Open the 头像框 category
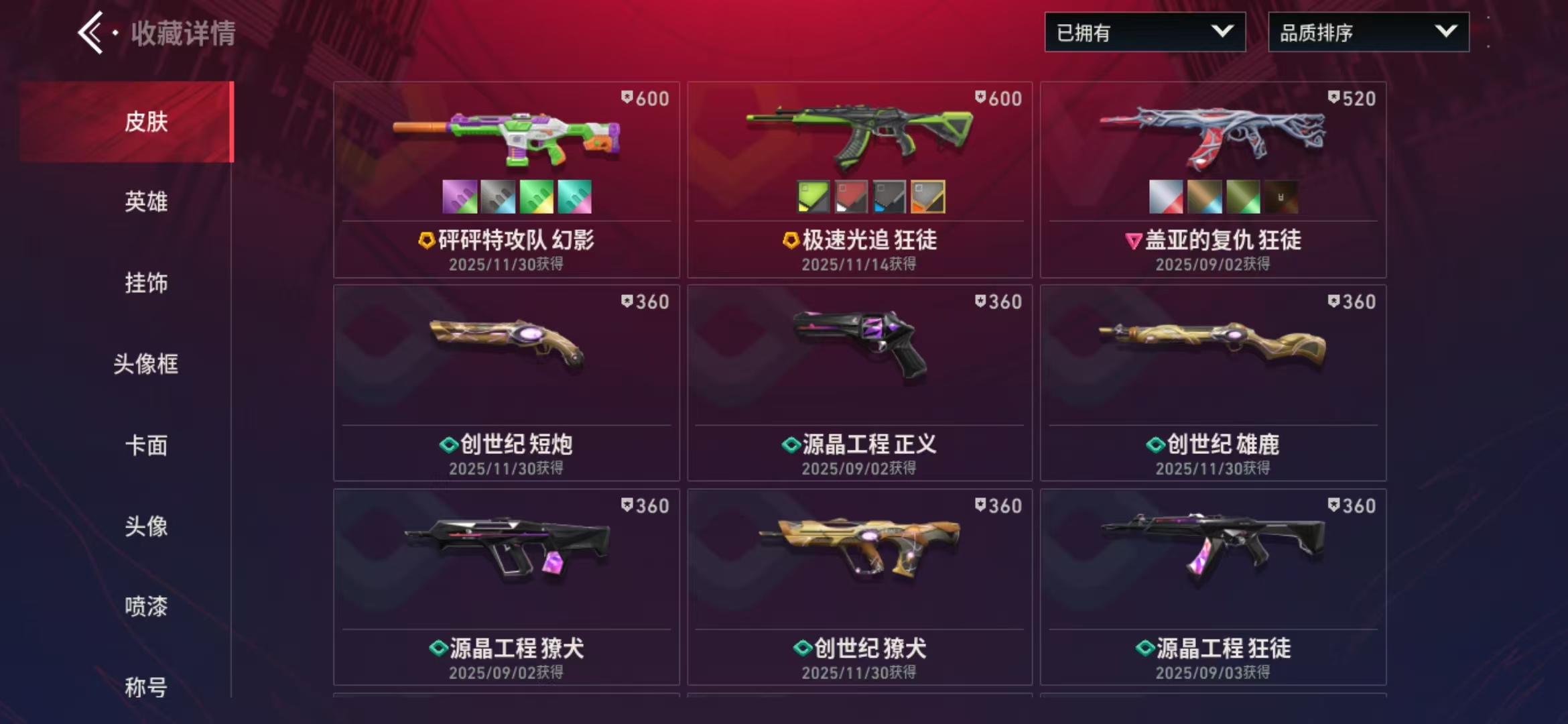1568x724 pixels. (146, 364)
